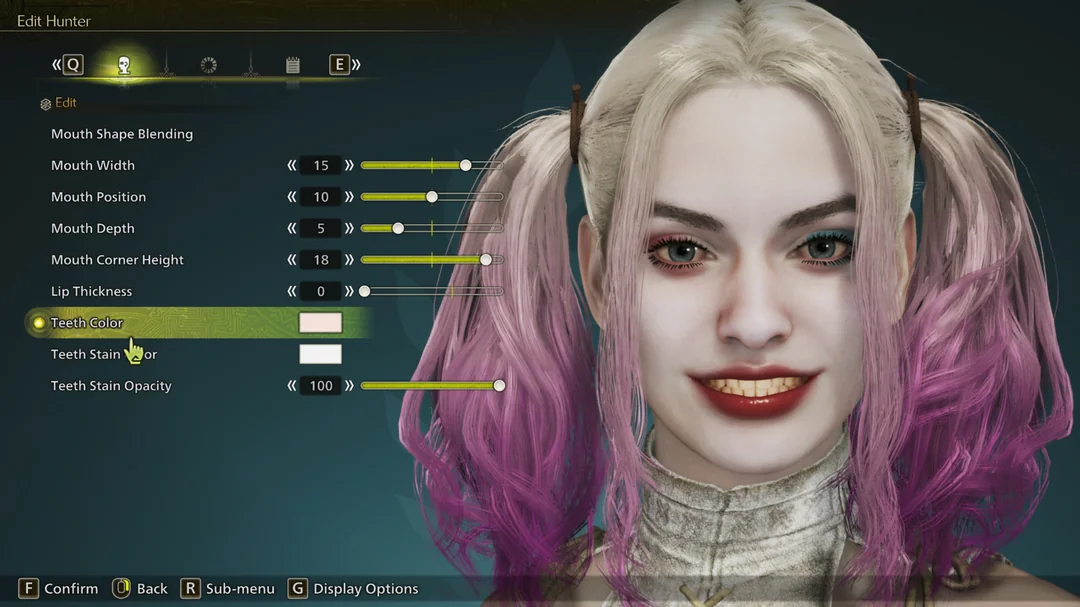Image resolution: width=1080 pixels, height=607 pixels.
Task: Open the notepad list tab
Action: [293, 66]
